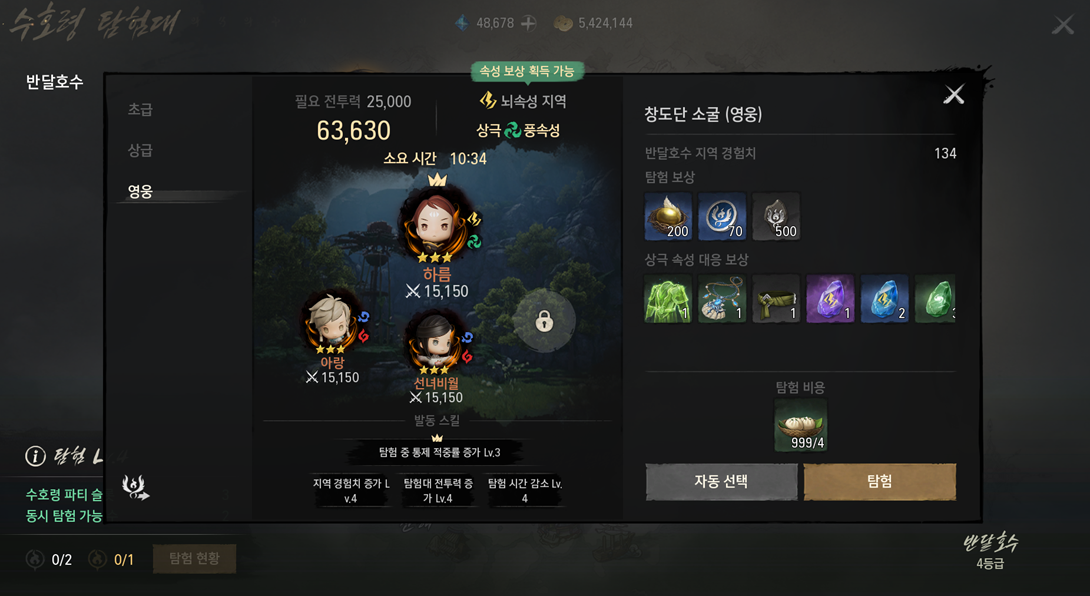Inspect the purple crystal attribute reward
Image resolution: width=1090 pixels, height=596 pixels.
pyautogui.click(x=830, y=299)
